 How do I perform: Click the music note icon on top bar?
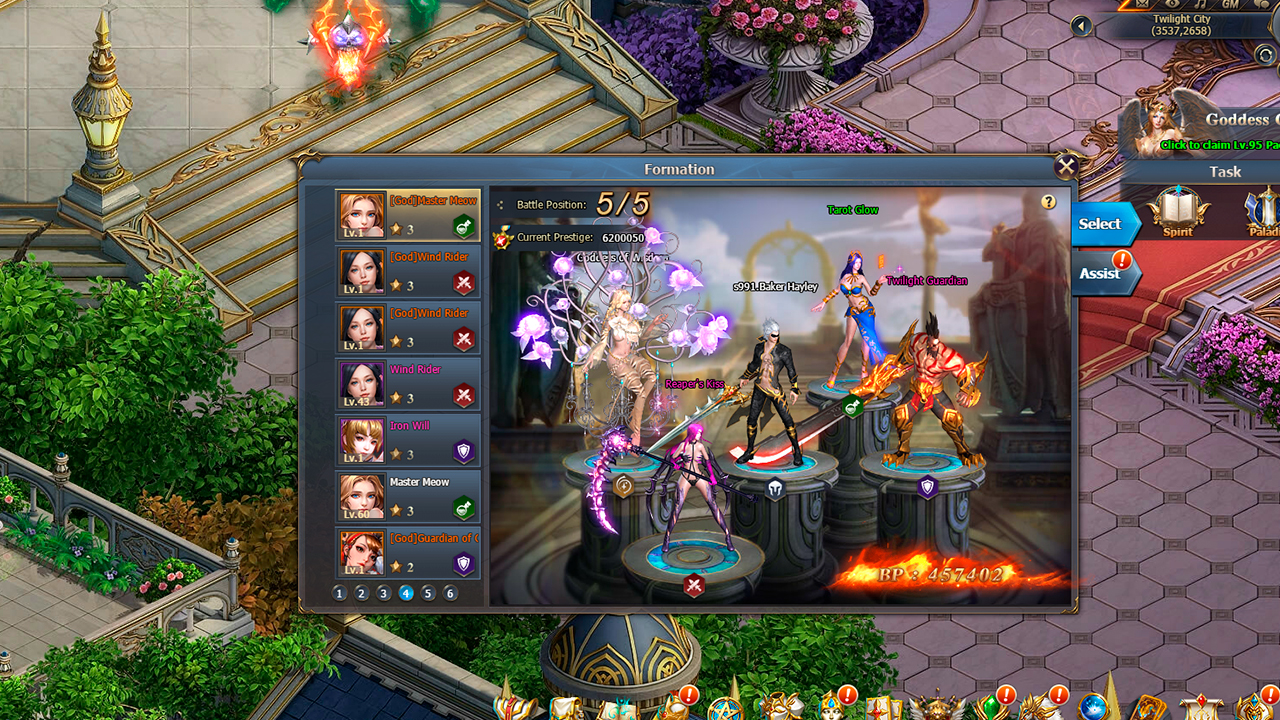pyautogui.click(x=1200, y=4)
